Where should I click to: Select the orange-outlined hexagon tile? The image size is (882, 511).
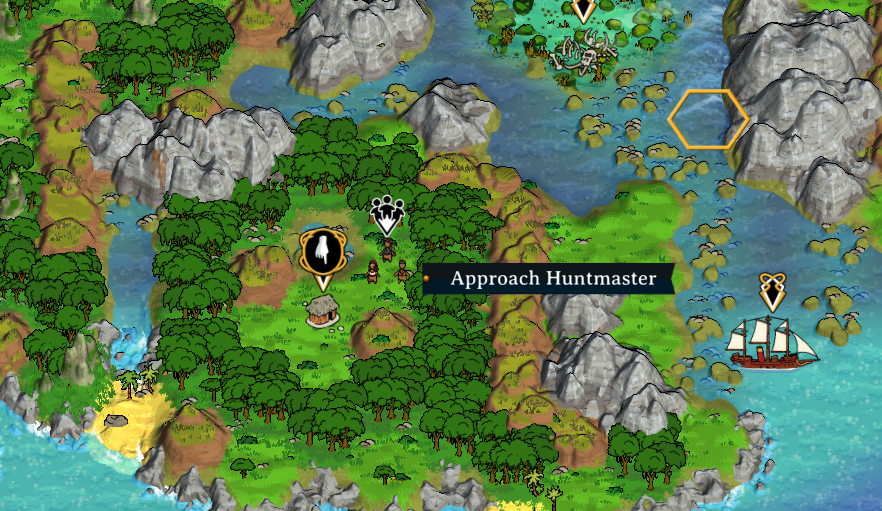[x=708, y=119]
